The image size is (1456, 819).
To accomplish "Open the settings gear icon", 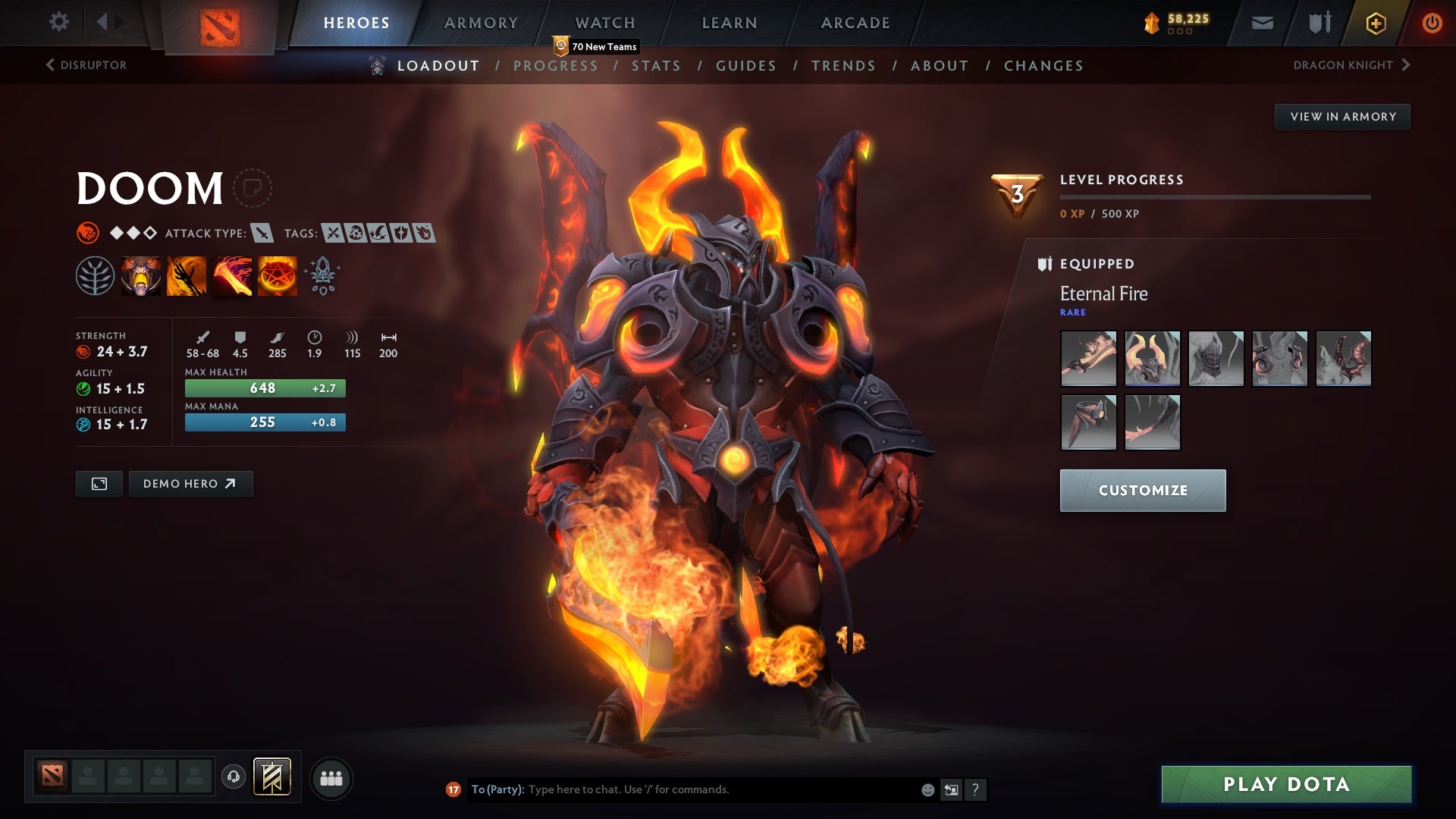I will coord(59,21).
